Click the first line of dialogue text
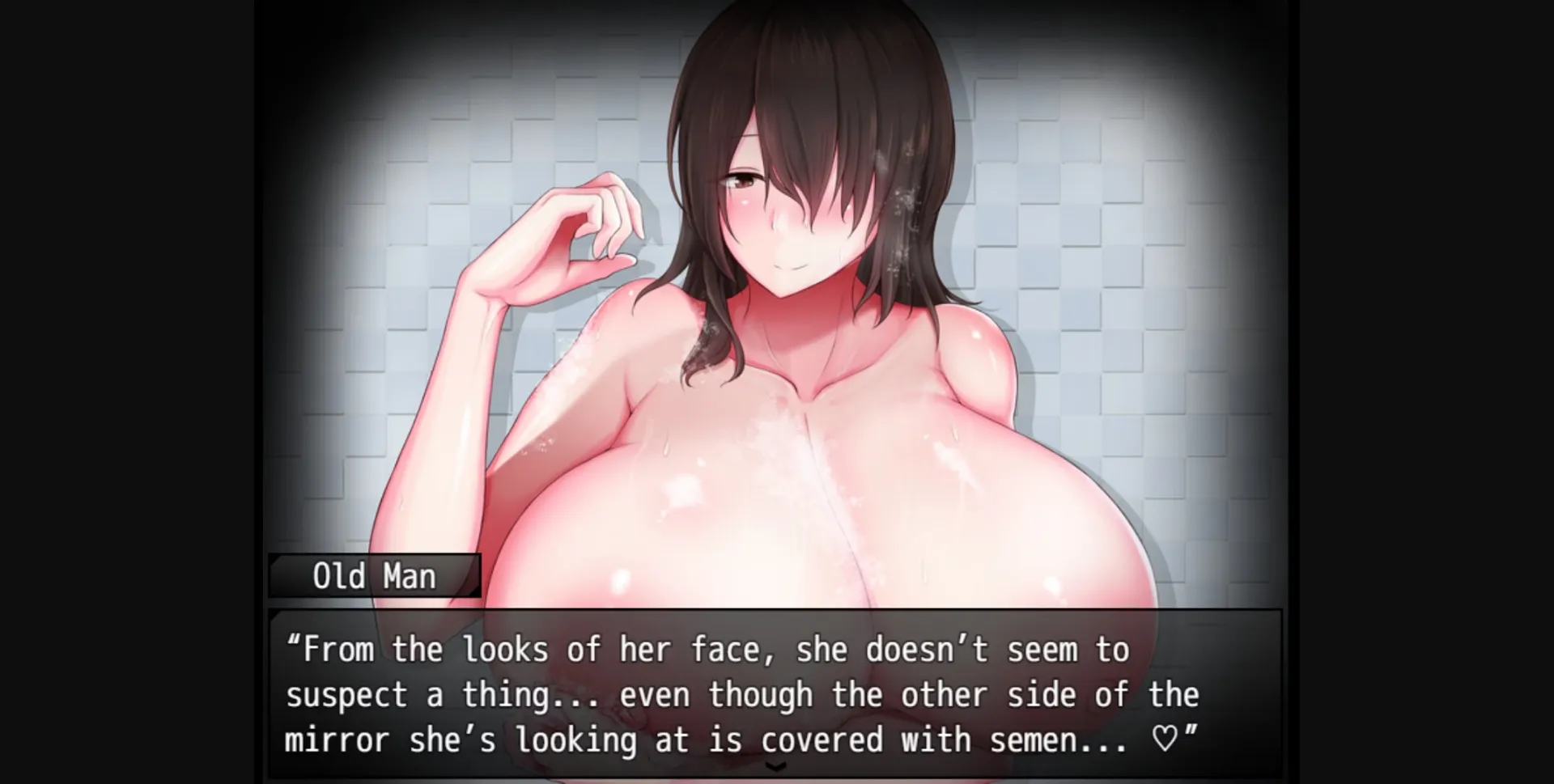Image resolution: width=1554 pixels, height=784 pixels. pos(704,647)
